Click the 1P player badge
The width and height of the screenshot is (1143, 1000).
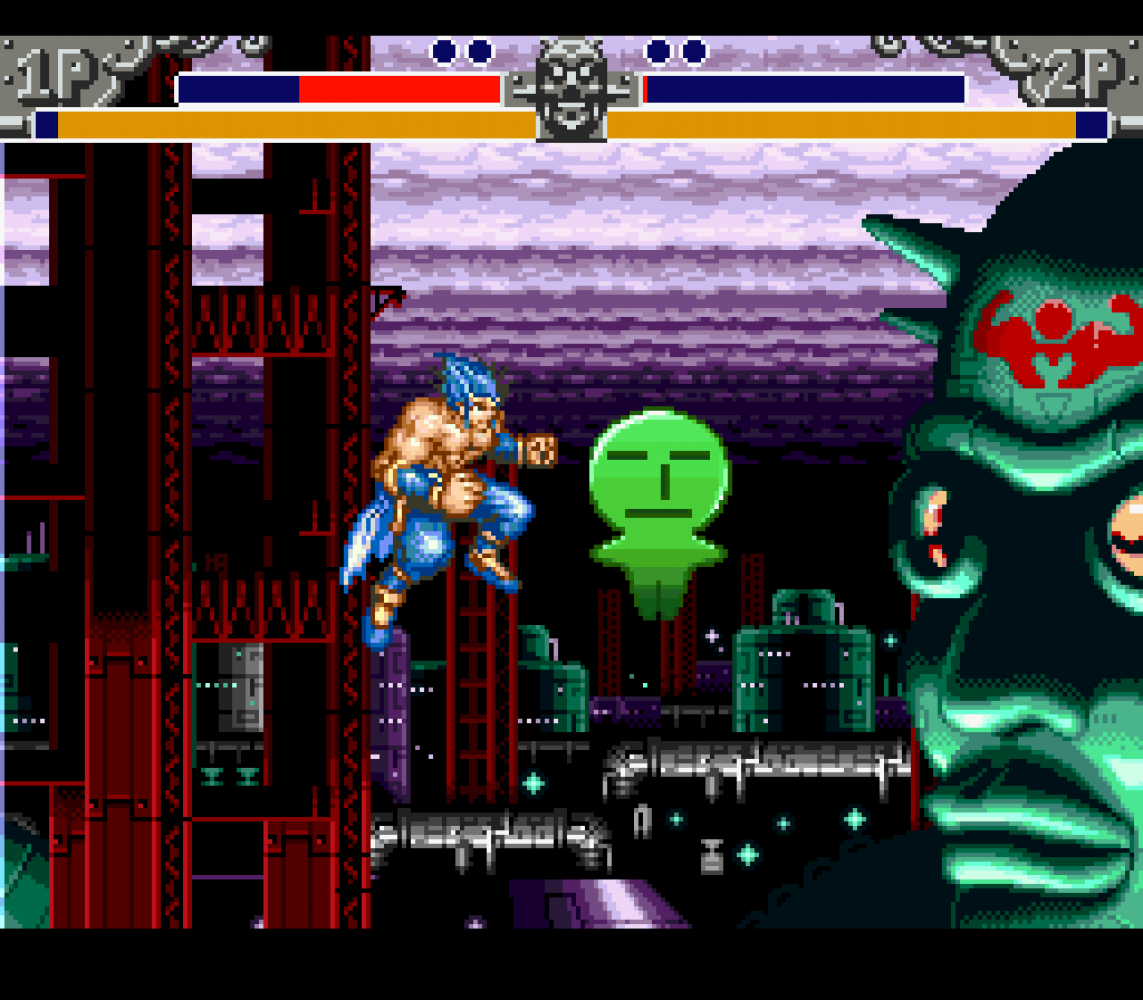57,76
